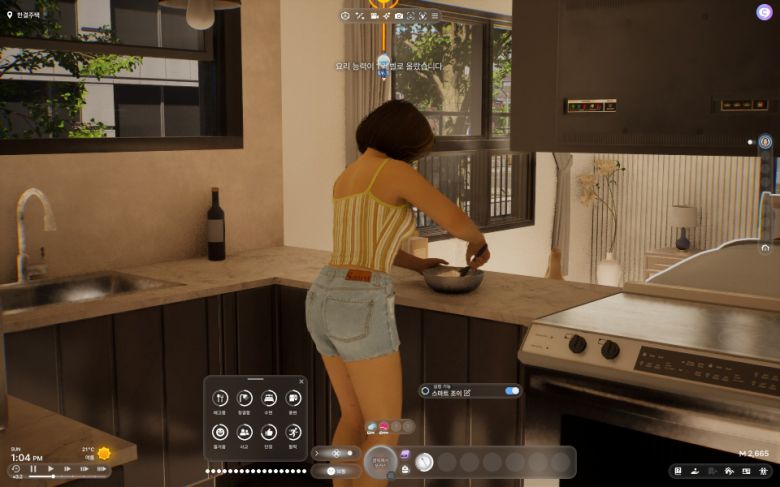Open the camera photo mode icon
The height and width of the screenshot is (487, 780).
(x=399, y=16)
